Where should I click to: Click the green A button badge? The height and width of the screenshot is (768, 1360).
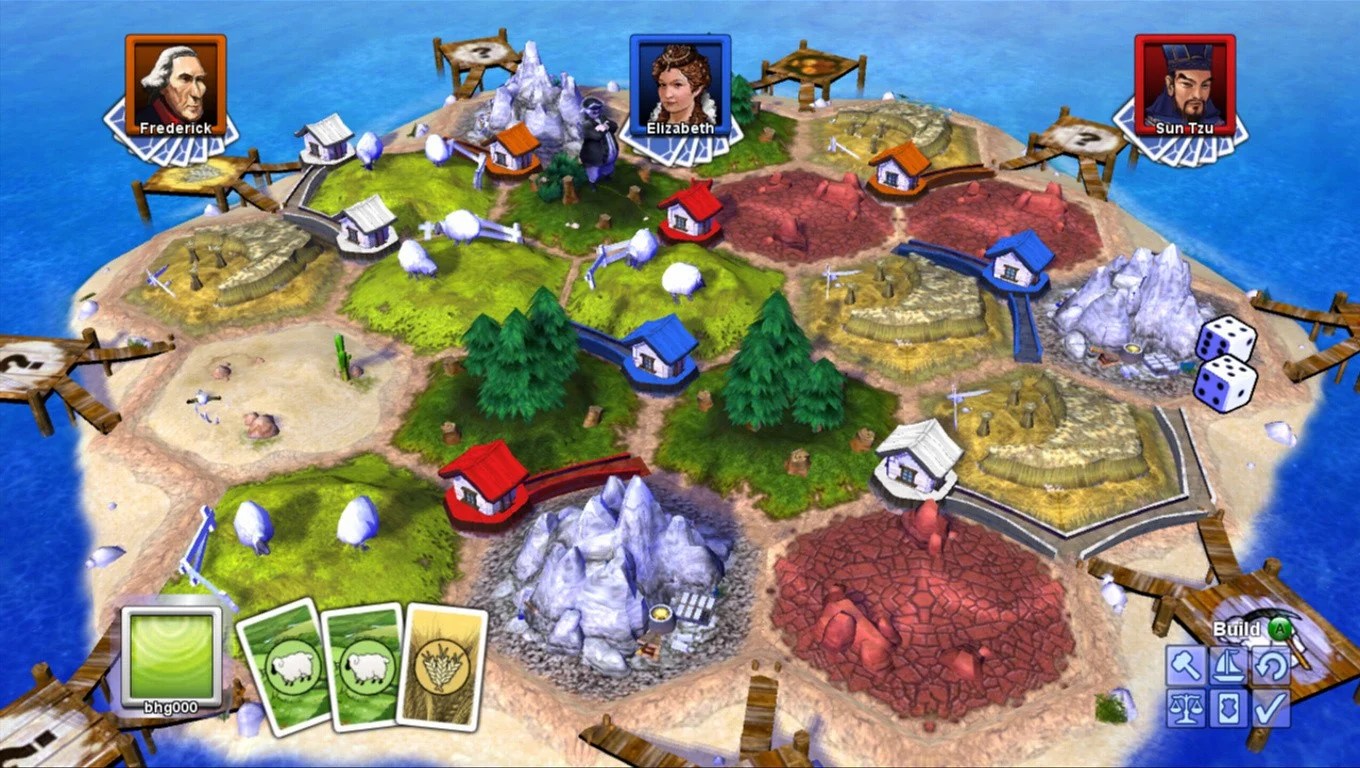click(1278, 630)
